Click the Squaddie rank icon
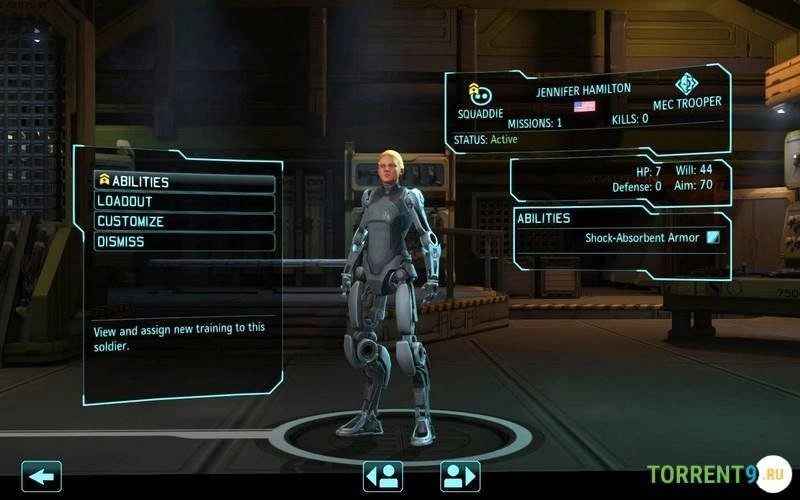The height and width of the screenshot is (500, 800). point(479,93)
